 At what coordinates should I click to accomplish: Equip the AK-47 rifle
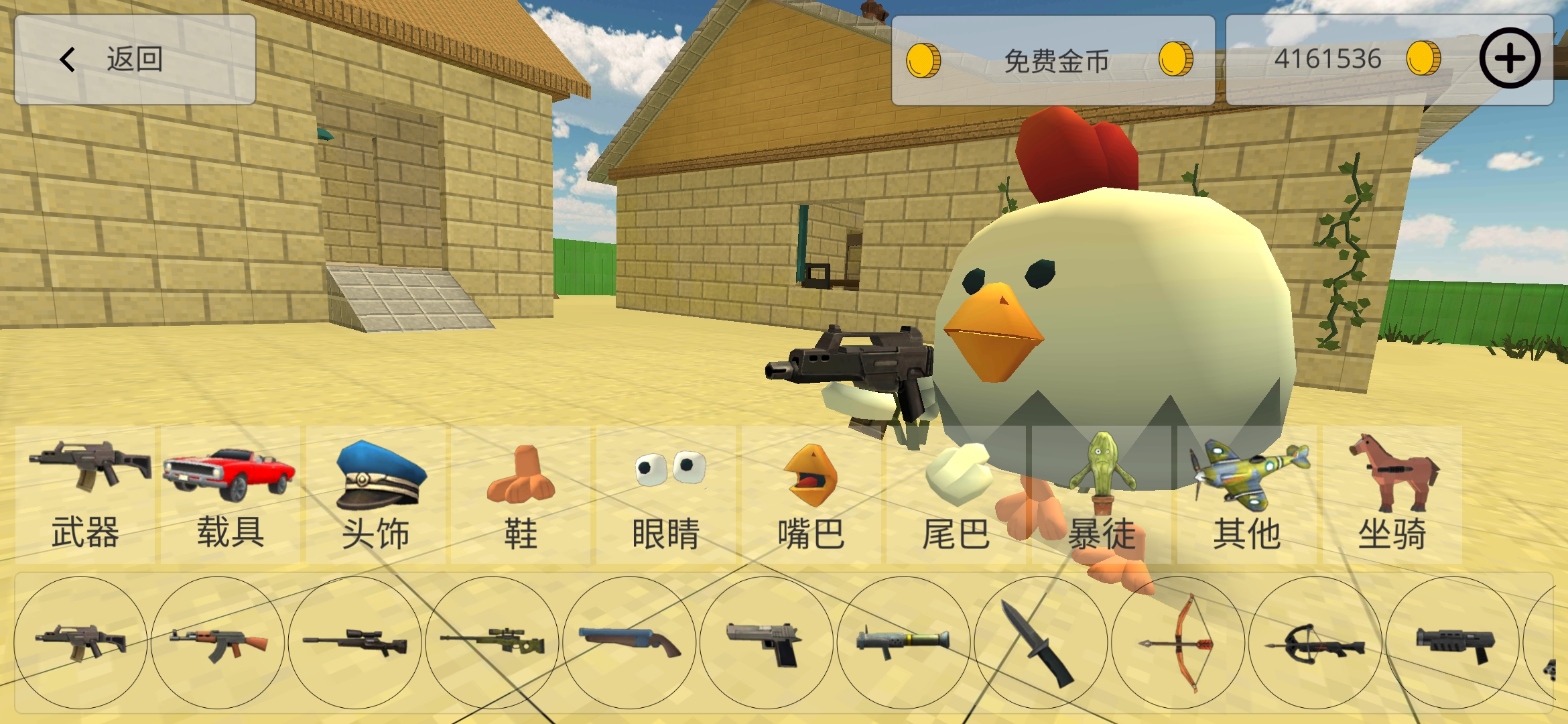[218, 643]
